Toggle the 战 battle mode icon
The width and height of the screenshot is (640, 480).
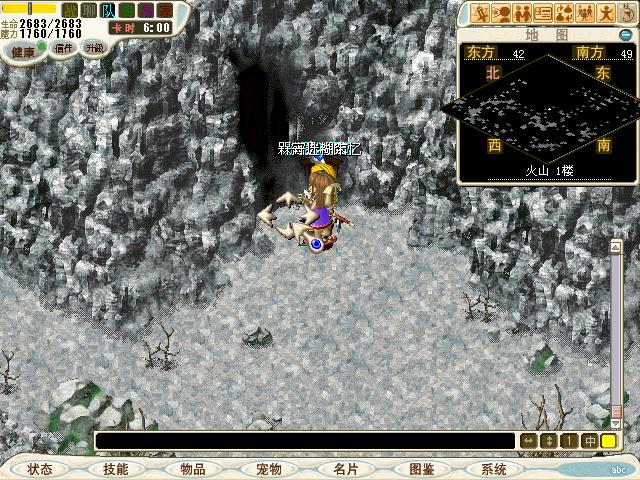point(70,10)
